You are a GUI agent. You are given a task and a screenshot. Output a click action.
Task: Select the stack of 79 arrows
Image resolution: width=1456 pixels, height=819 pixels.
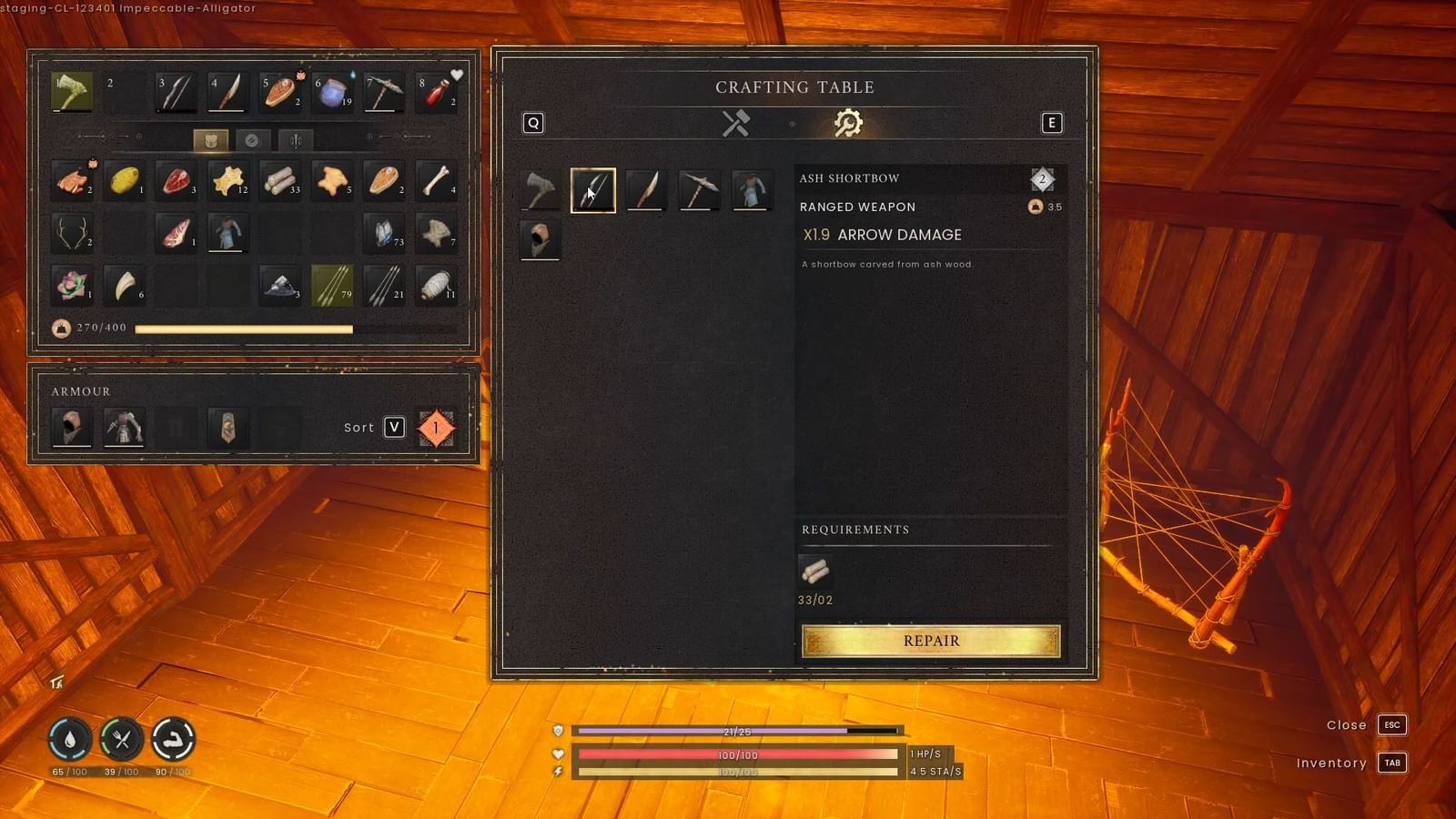coord(332,287)
